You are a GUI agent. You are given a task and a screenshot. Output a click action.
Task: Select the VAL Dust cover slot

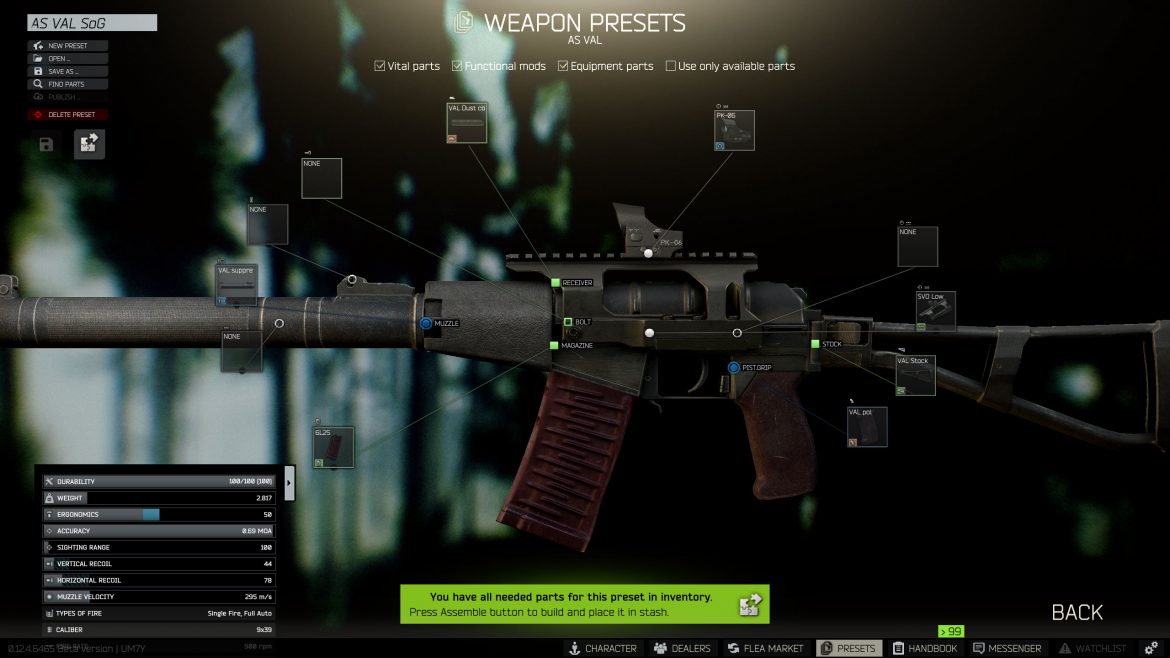click(x=467, y=123)
